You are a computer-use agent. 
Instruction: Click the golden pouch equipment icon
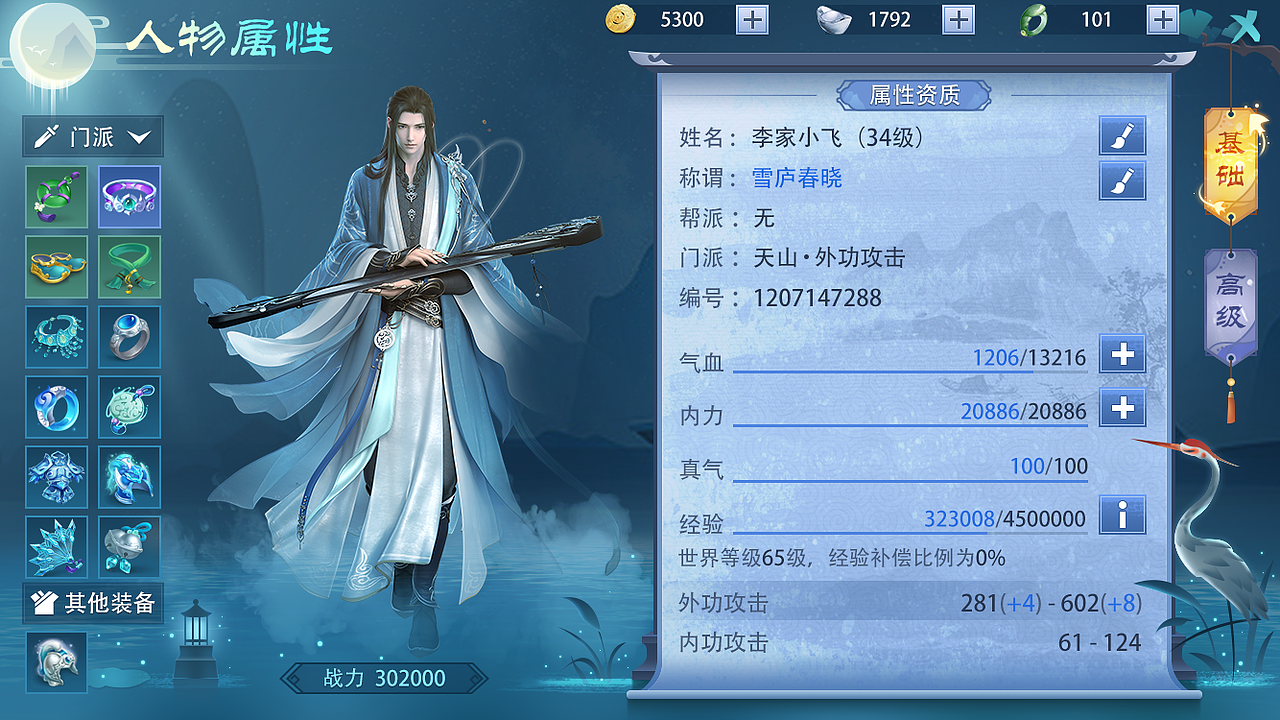pyautogui.click(x=56, y=267)
